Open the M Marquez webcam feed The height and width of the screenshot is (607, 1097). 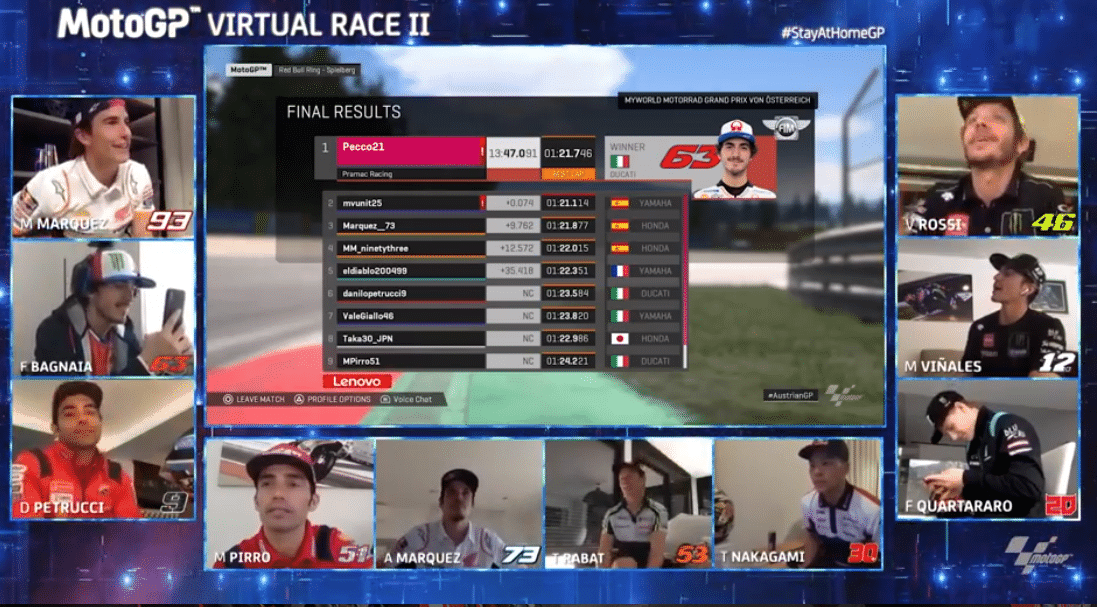(x=103, y=166)
